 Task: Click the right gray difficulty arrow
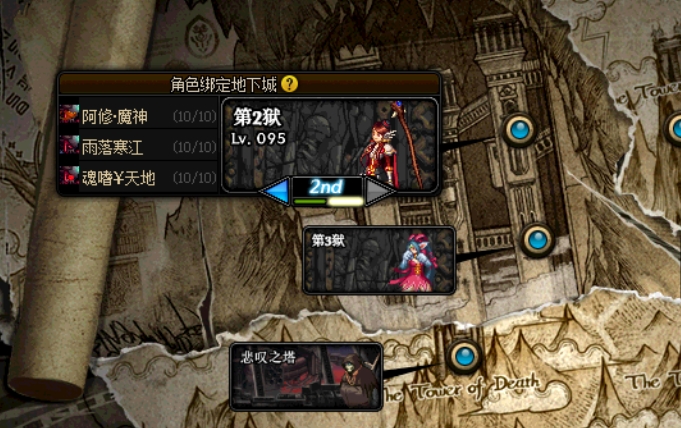[380, 190]
